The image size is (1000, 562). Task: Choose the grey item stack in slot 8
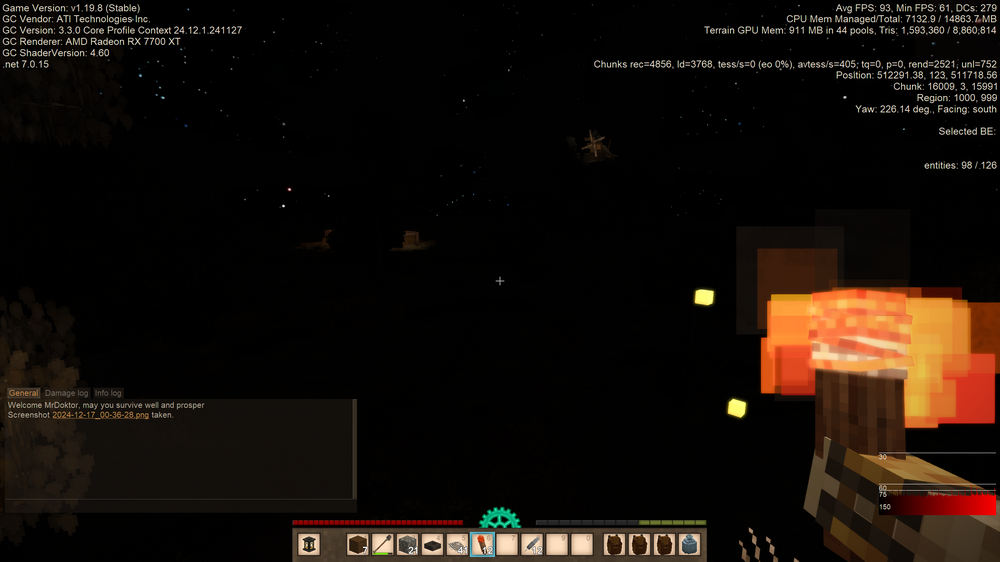tap(533, 544)
